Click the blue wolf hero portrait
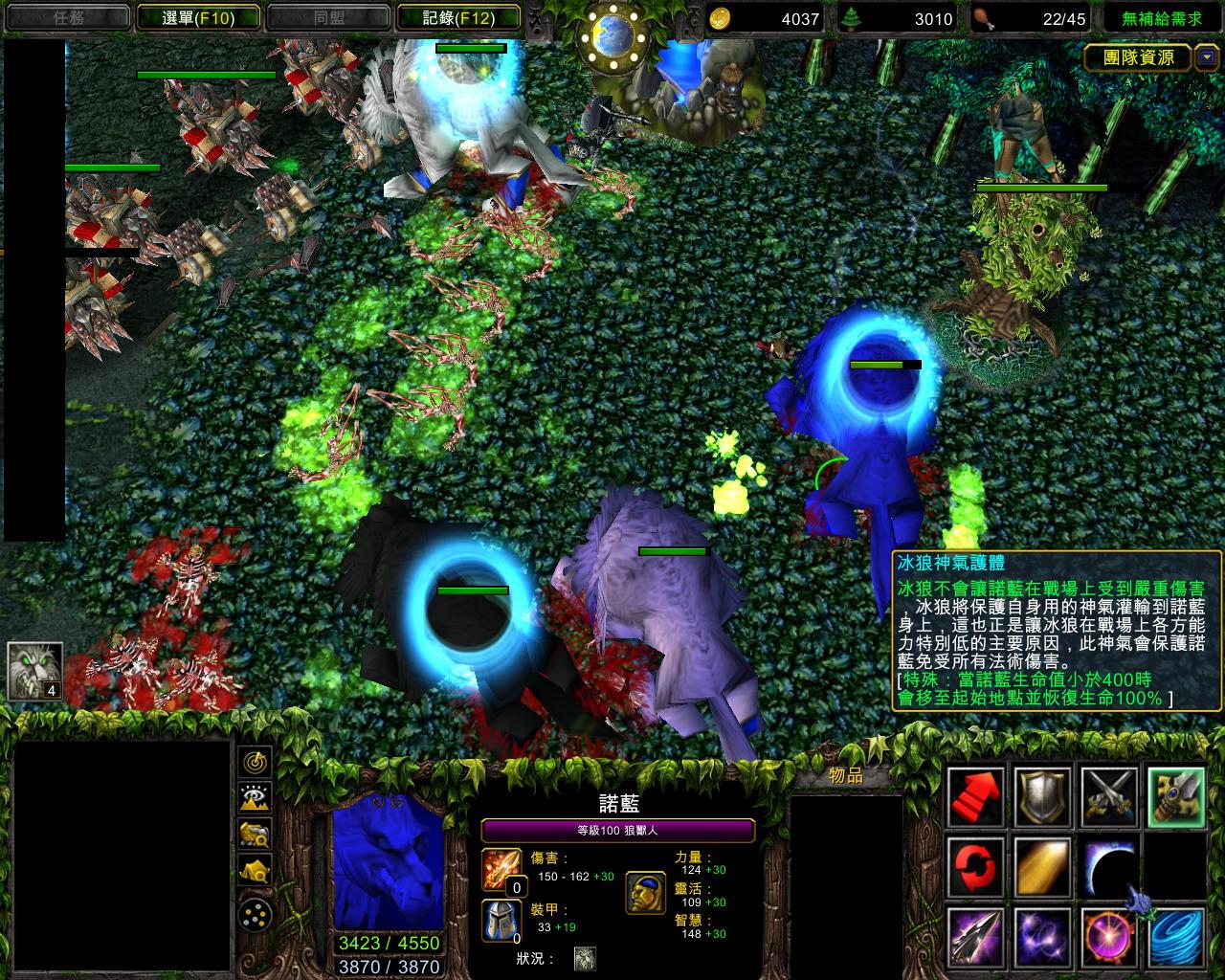This screenshot has width=1225, height=980. coord(389,861)
